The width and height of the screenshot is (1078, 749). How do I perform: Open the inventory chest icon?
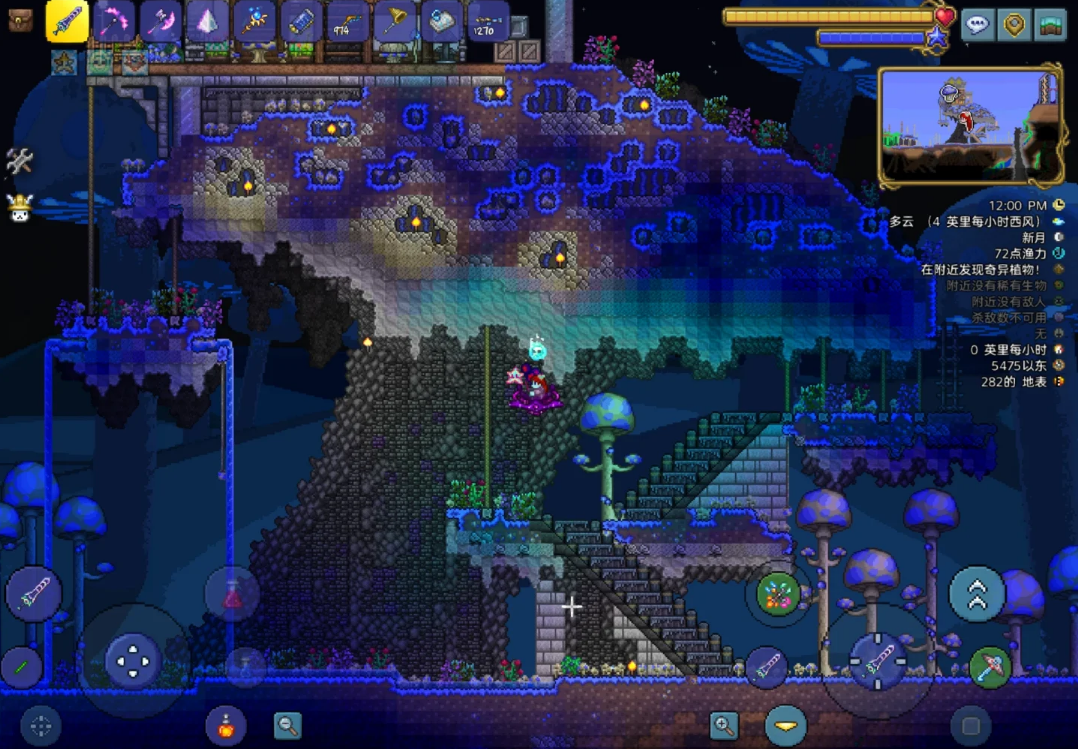pyautogui.click(x=20, y=19)
